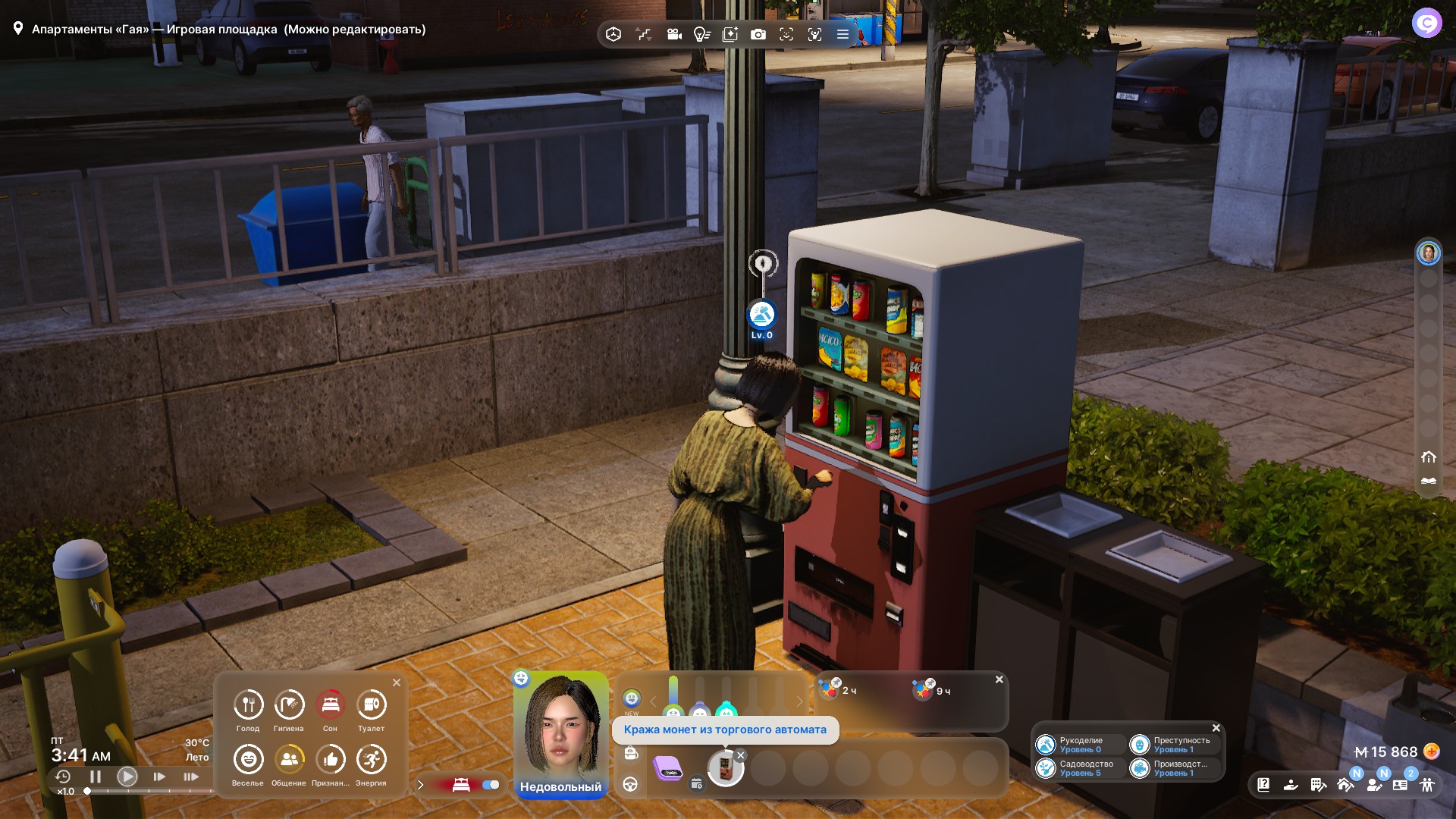Screen dimensions: 1456x819
Task: Cancel the vending machine theft action
Action: 741,755
